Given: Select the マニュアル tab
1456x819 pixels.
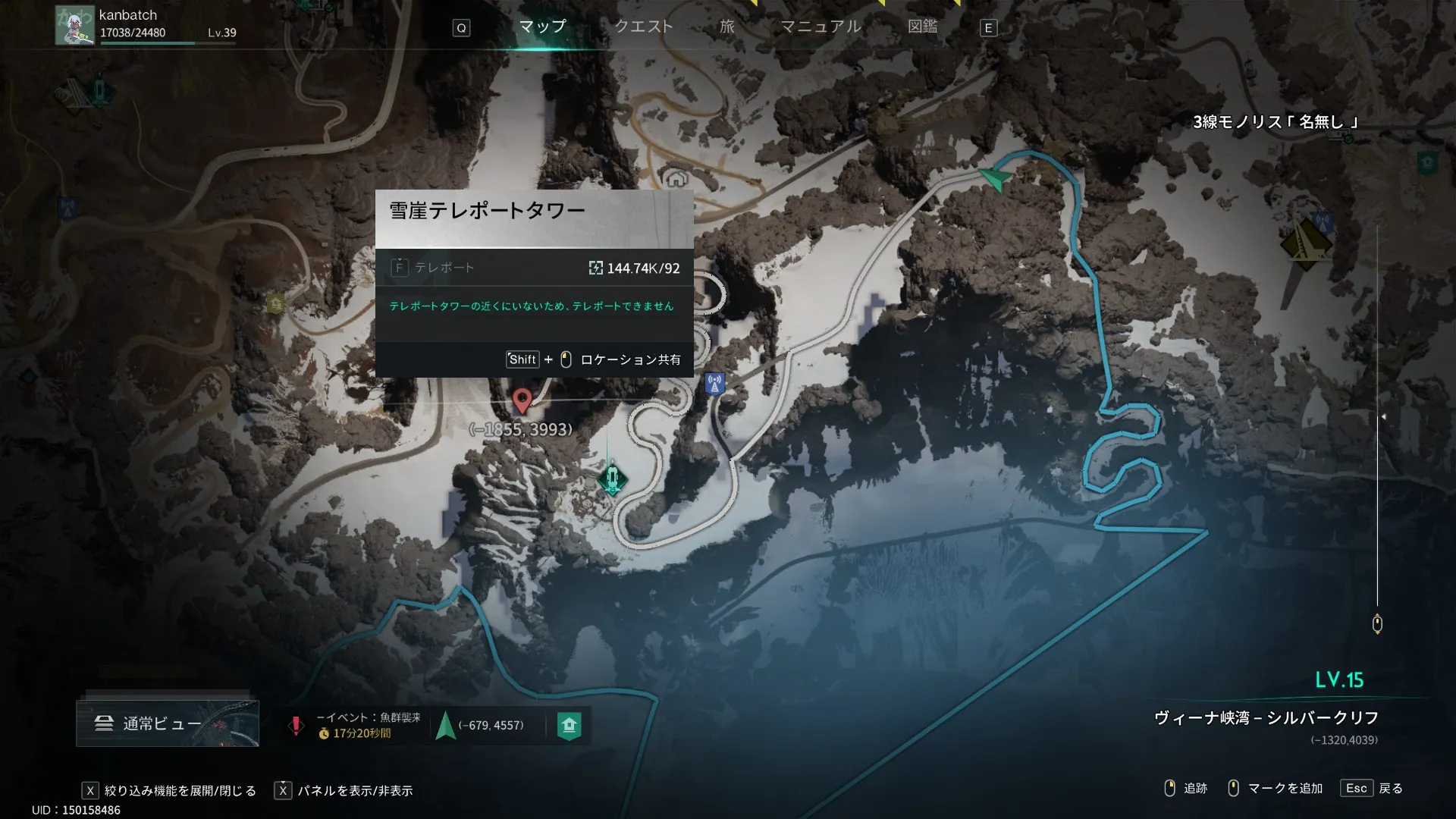Looking at the screenshot, I should pyautogui.click(x=821, y=27).
